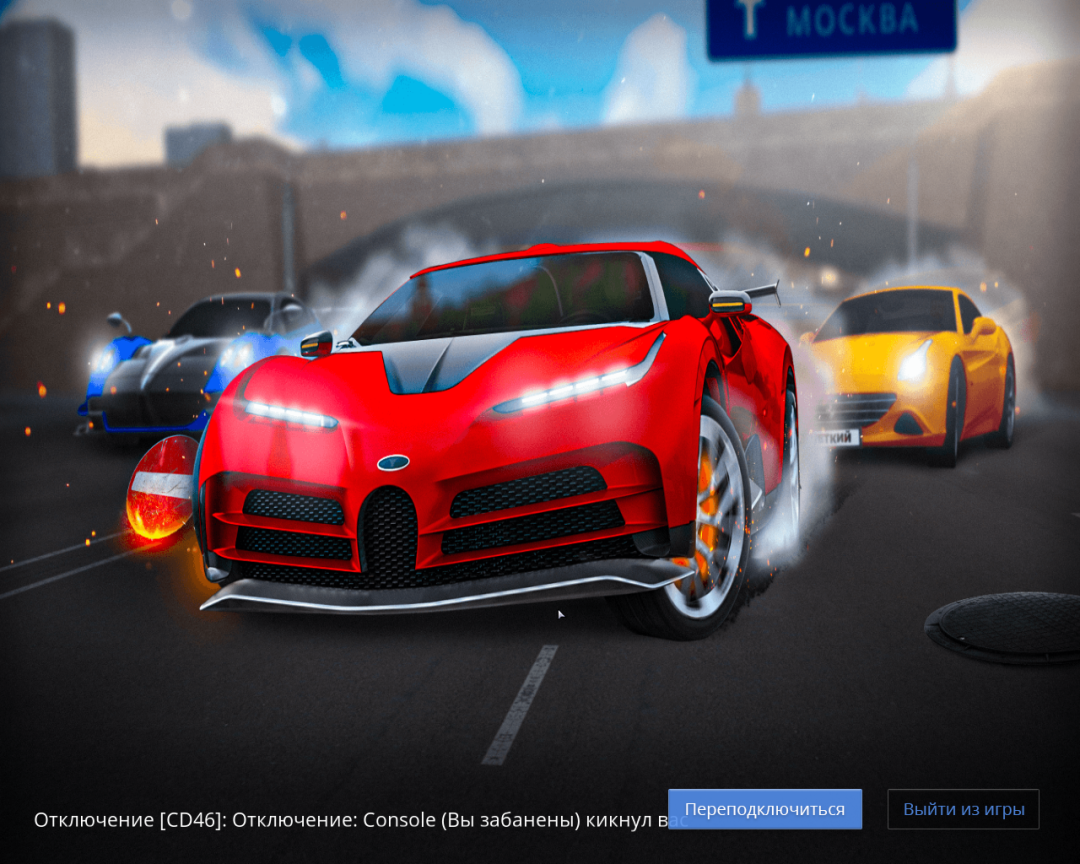Click the Переподключиться reconnect button

765,809
